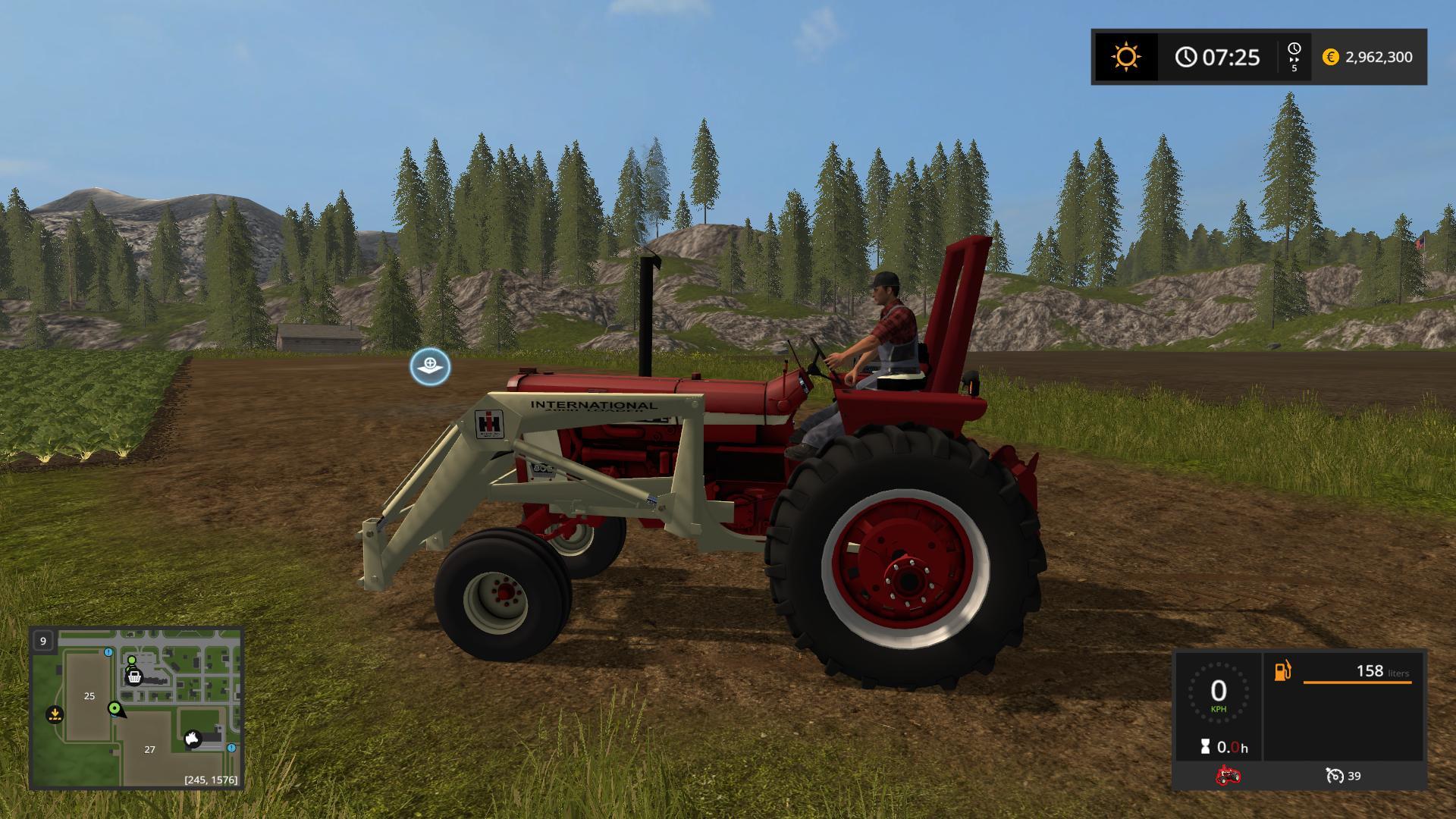Open the sell point arrow icon on minimap

pyautogui.click(x=54, y=714)
